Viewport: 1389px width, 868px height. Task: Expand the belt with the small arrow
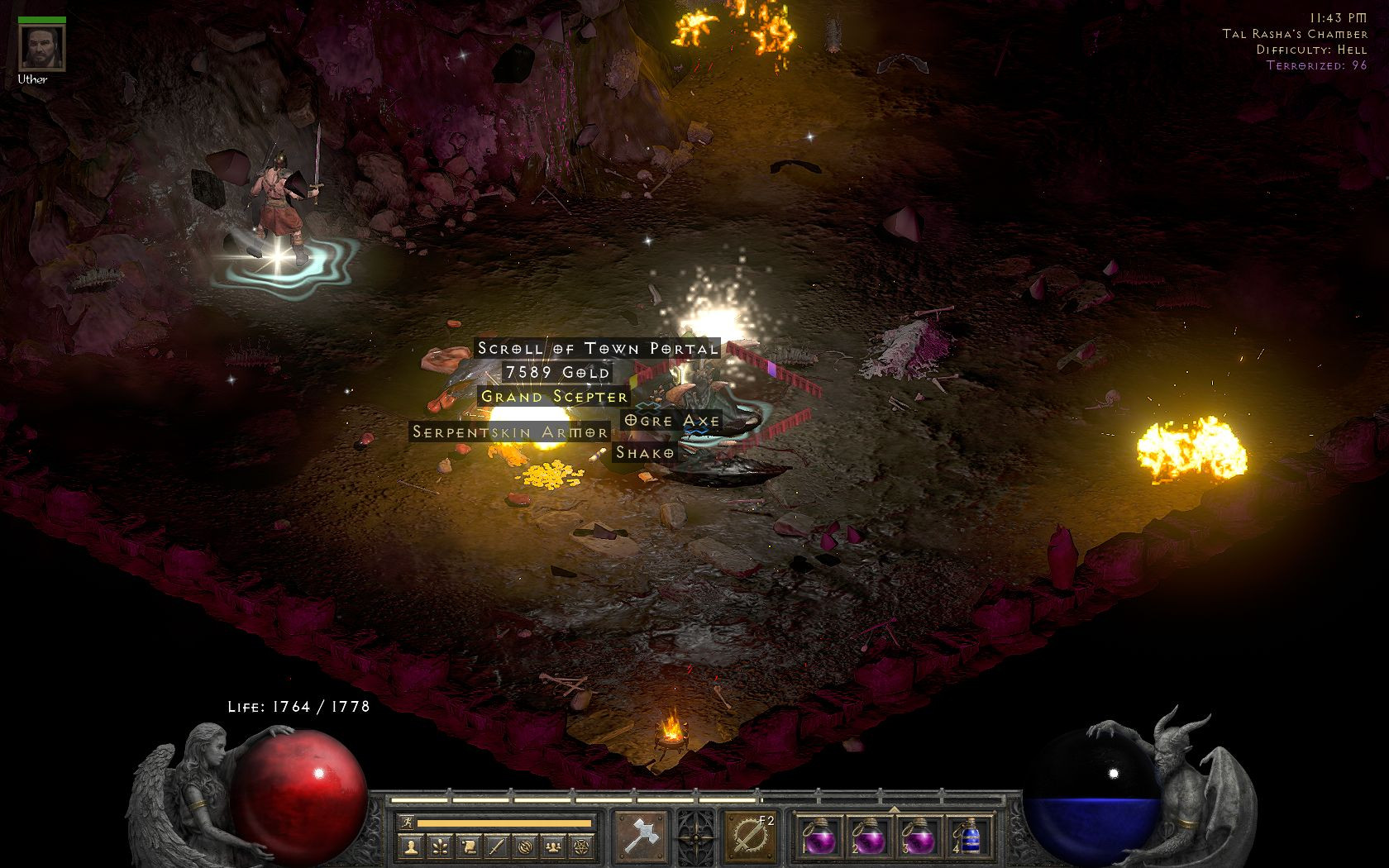(x=892, y=808)
